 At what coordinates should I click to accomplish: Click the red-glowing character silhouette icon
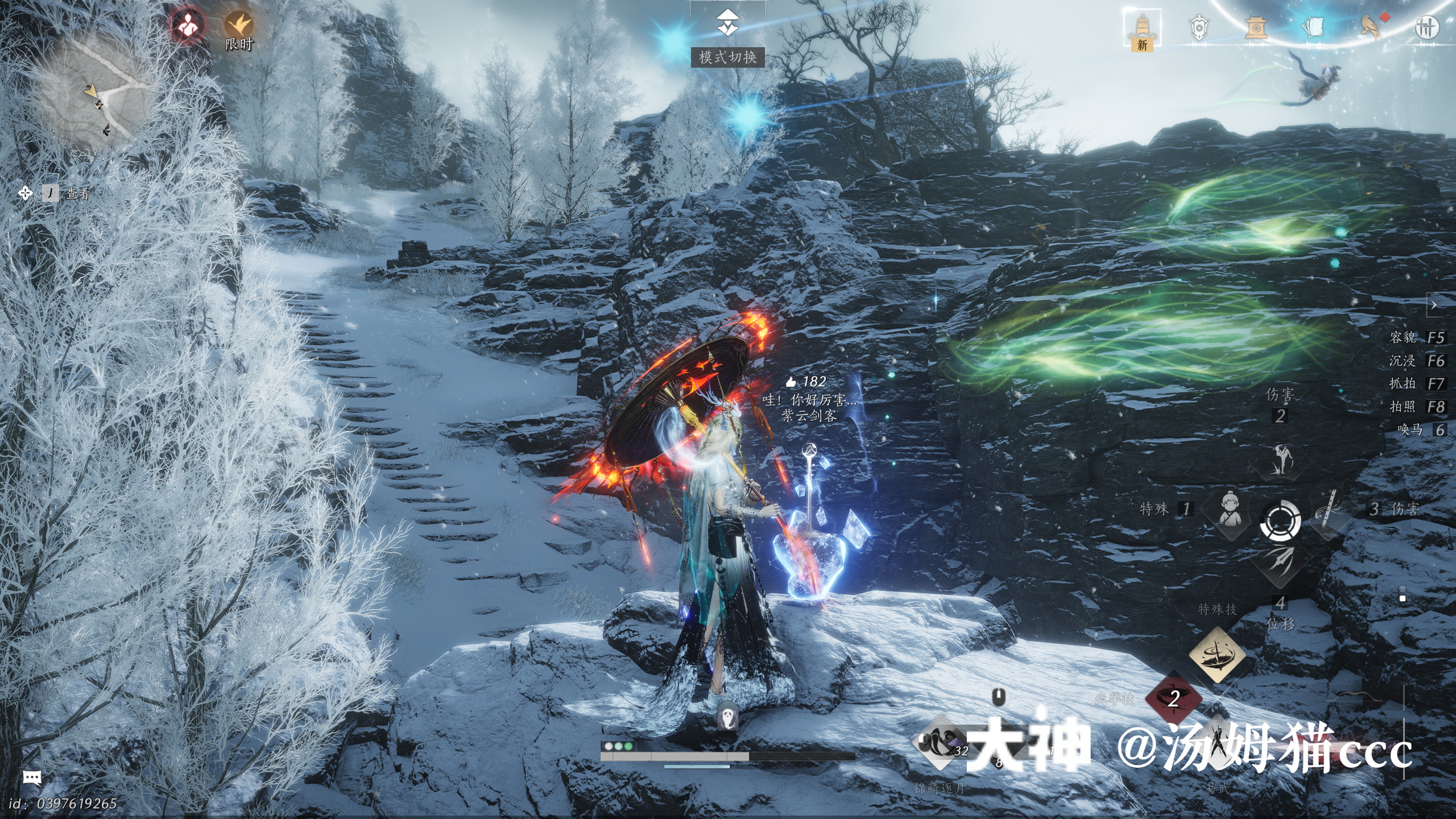[x=188, y=26]
